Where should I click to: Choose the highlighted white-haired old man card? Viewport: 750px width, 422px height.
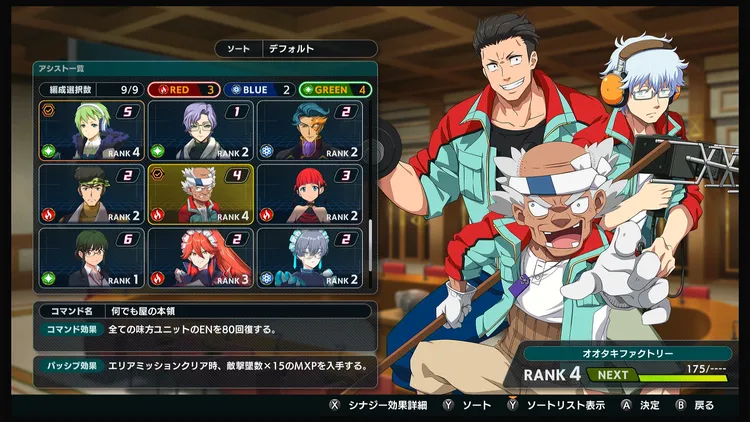pyautogui.click(x=200, y=194)
